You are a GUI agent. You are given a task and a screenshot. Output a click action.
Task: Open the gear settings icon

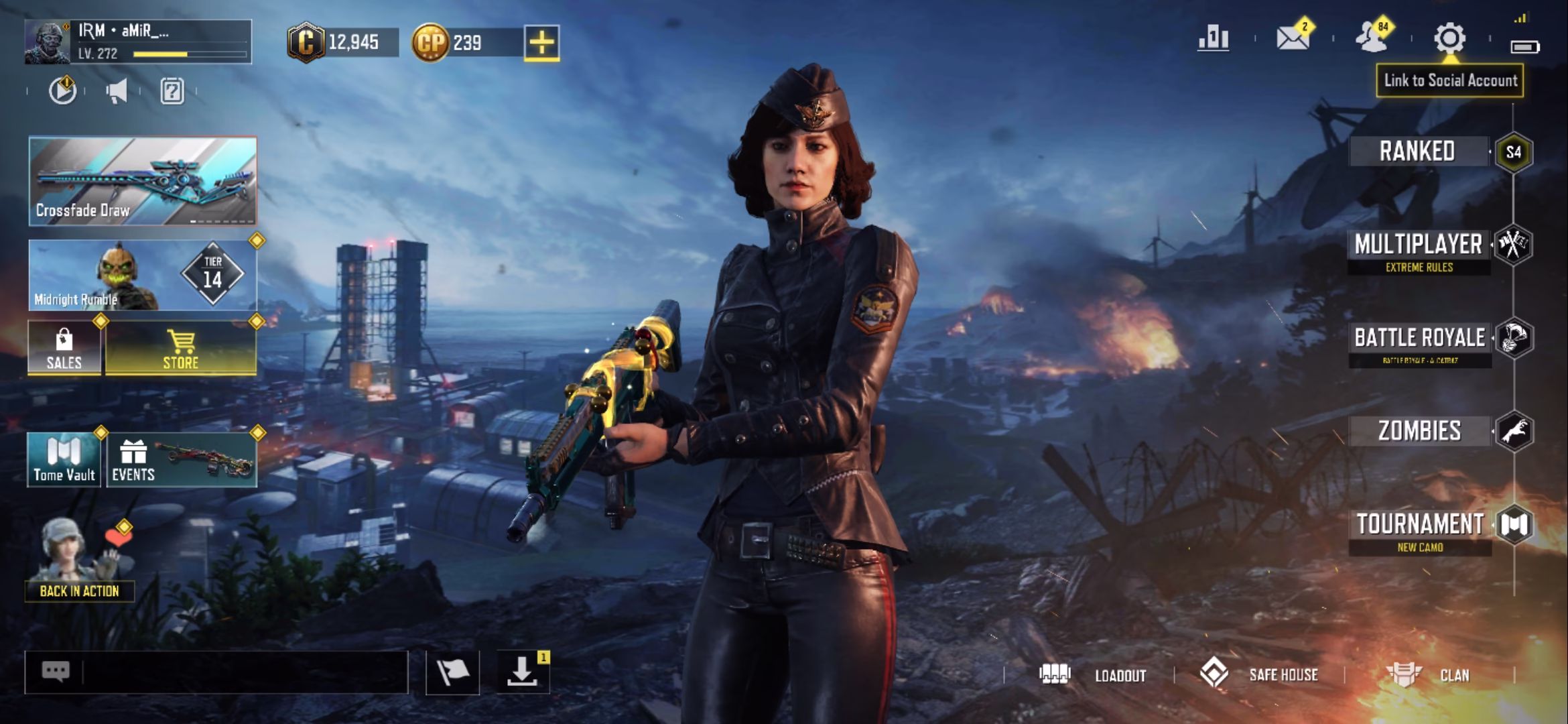1449,38
